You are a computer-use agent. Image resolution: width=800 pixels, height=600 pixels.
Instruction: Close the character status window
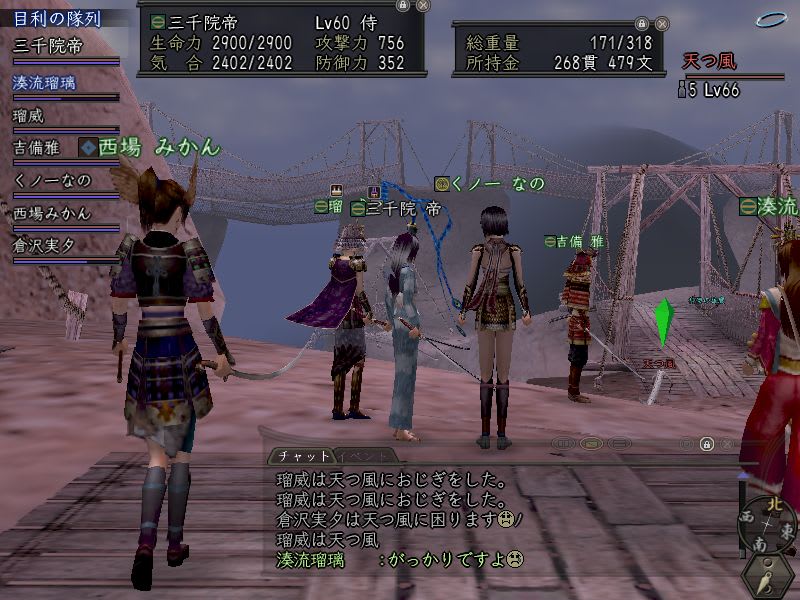(423, 5)
